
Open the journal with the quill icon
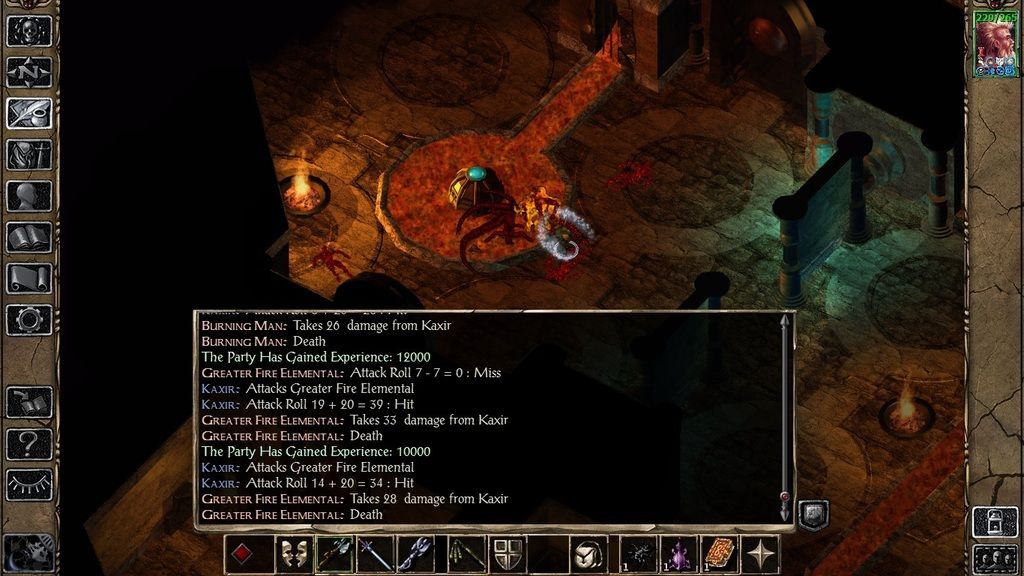click(x=29, y=113)
